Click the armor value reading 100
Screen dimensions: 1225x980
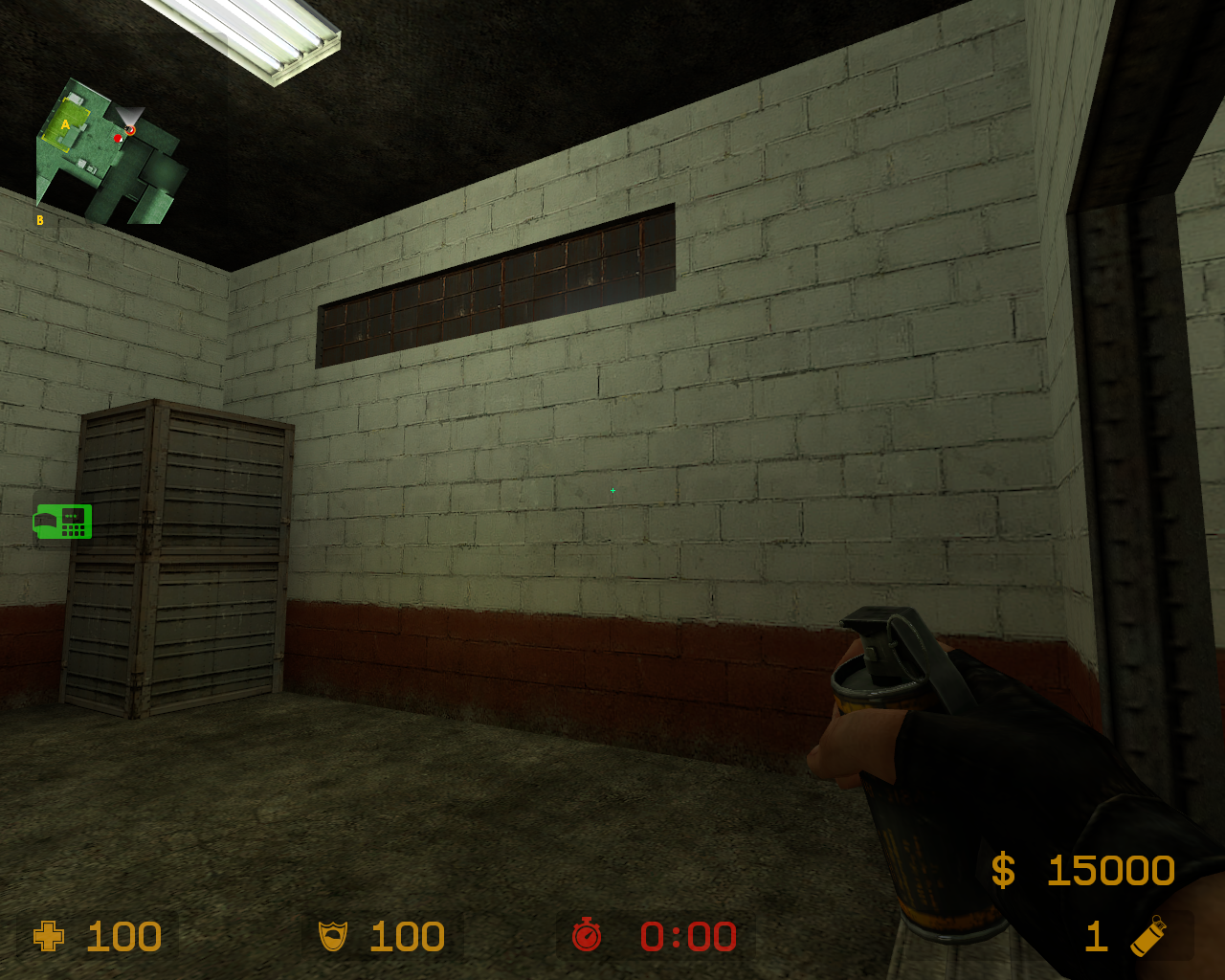point(407,937)
